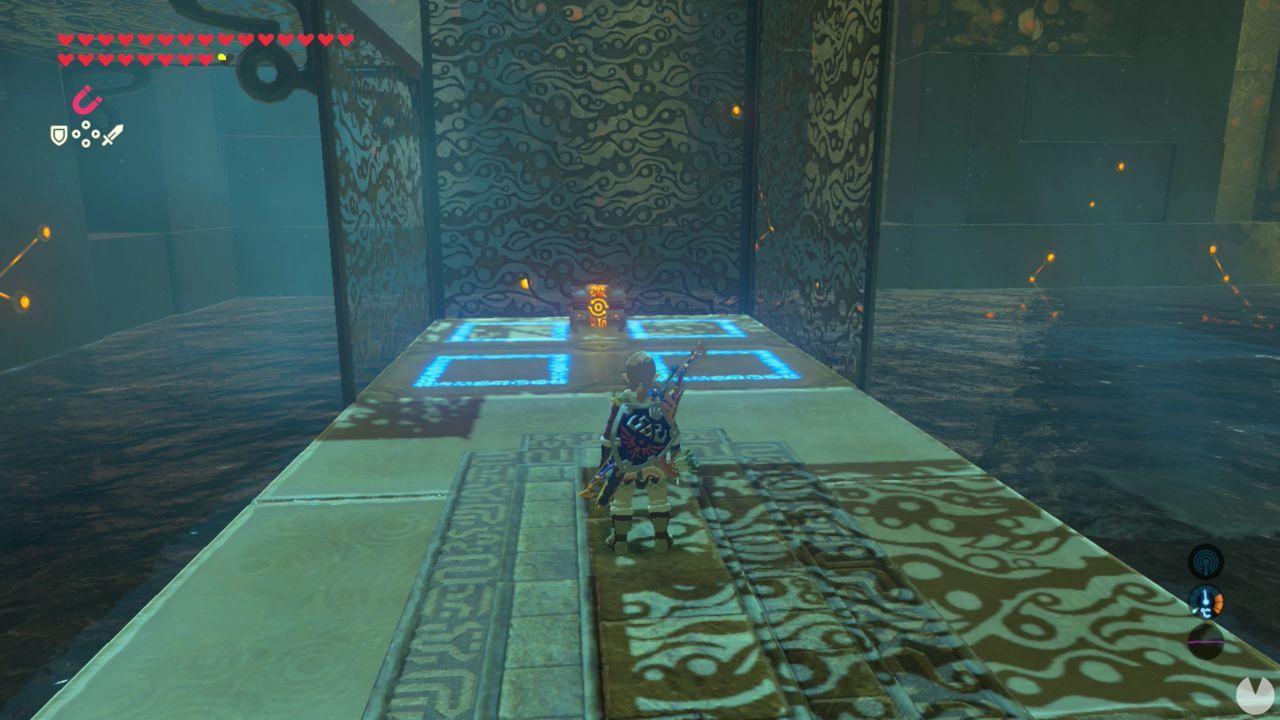This screenshot has width=1280, height=720.
Task: Toggle the yellow temporary heart
Action: (222, 57)
